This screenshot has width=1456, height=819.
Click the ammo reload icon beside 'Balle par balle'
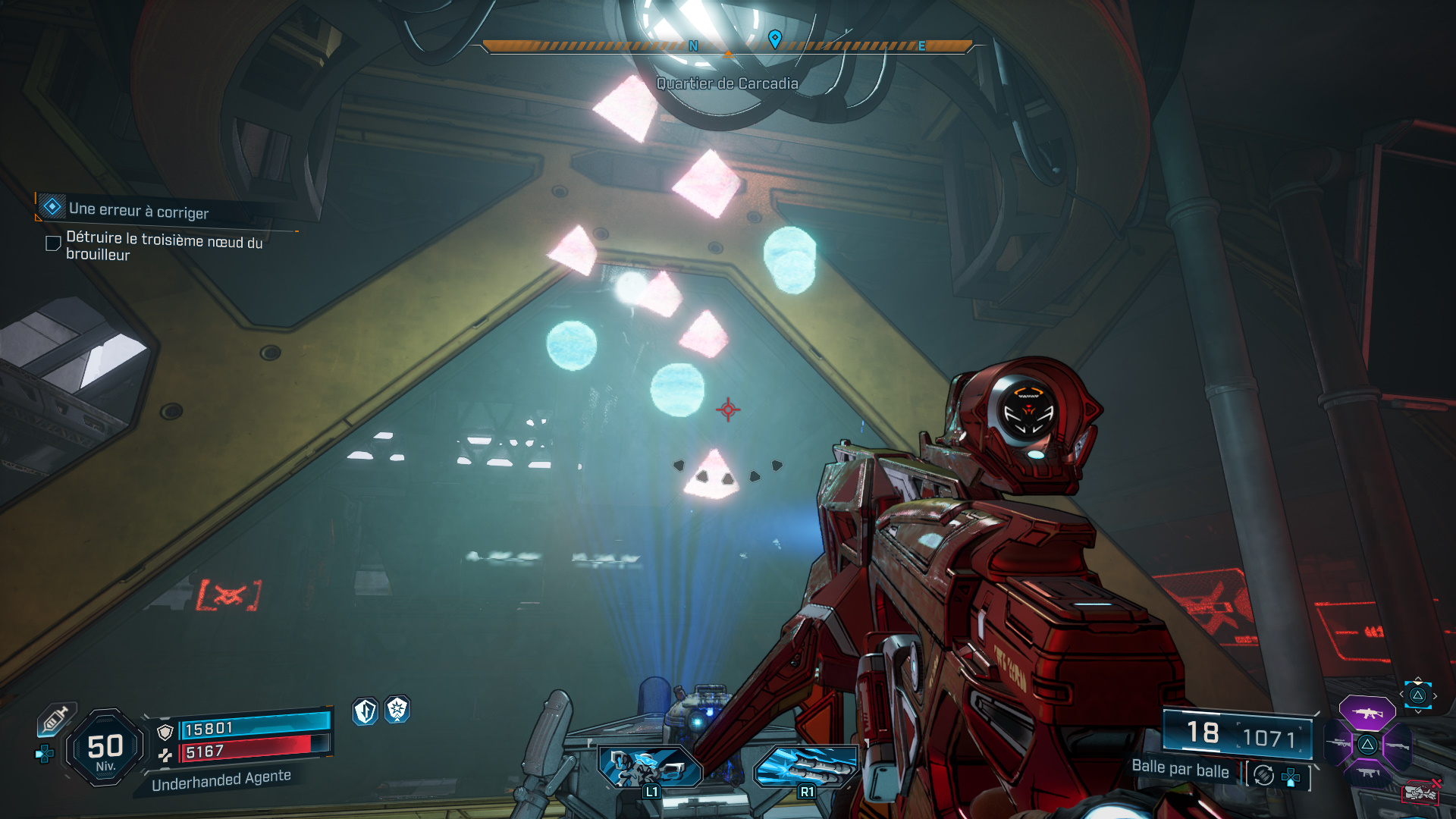coord(1264,775)
